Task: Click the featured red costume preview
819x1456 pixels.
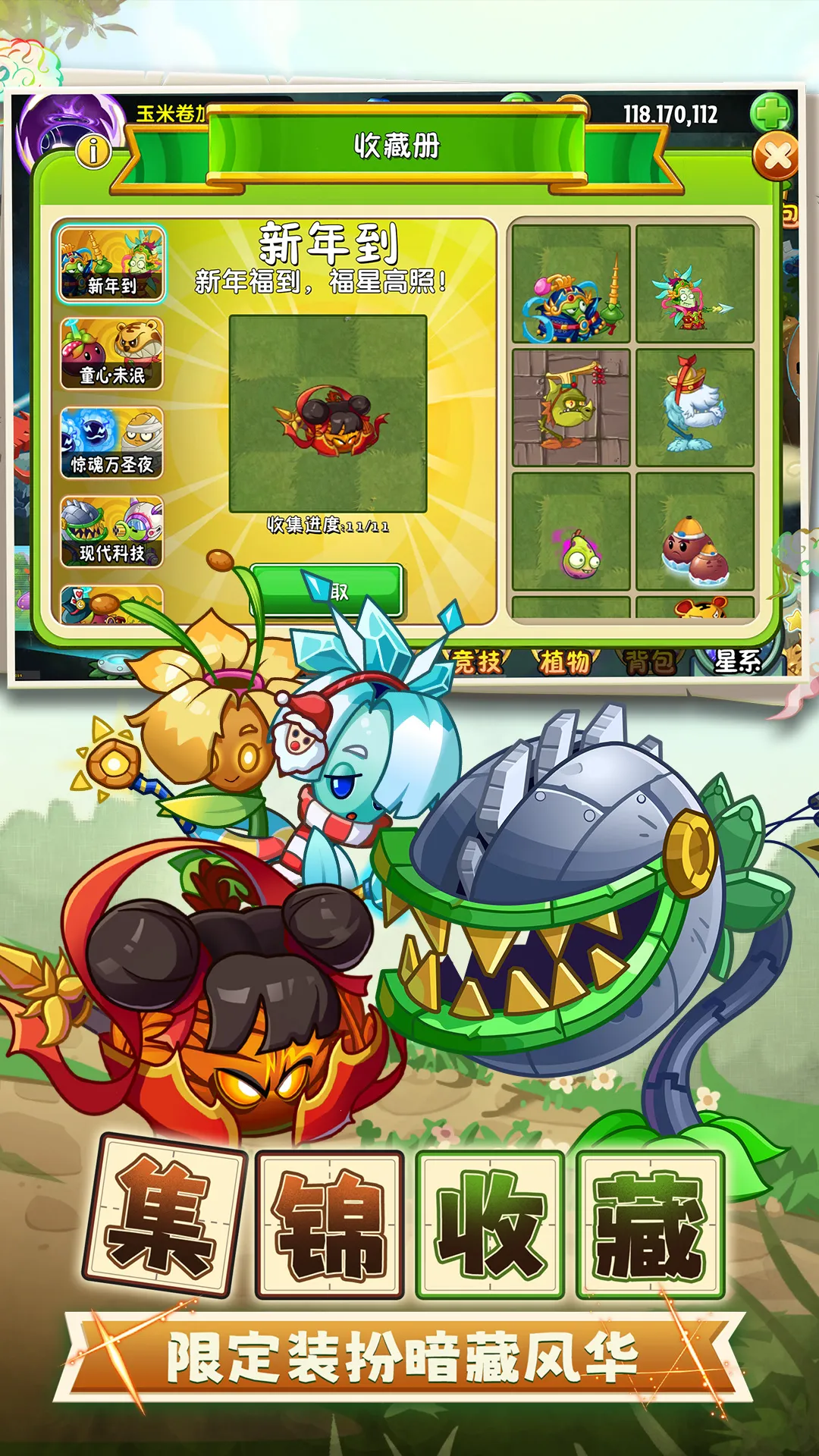Action: [x=328, y=414]
